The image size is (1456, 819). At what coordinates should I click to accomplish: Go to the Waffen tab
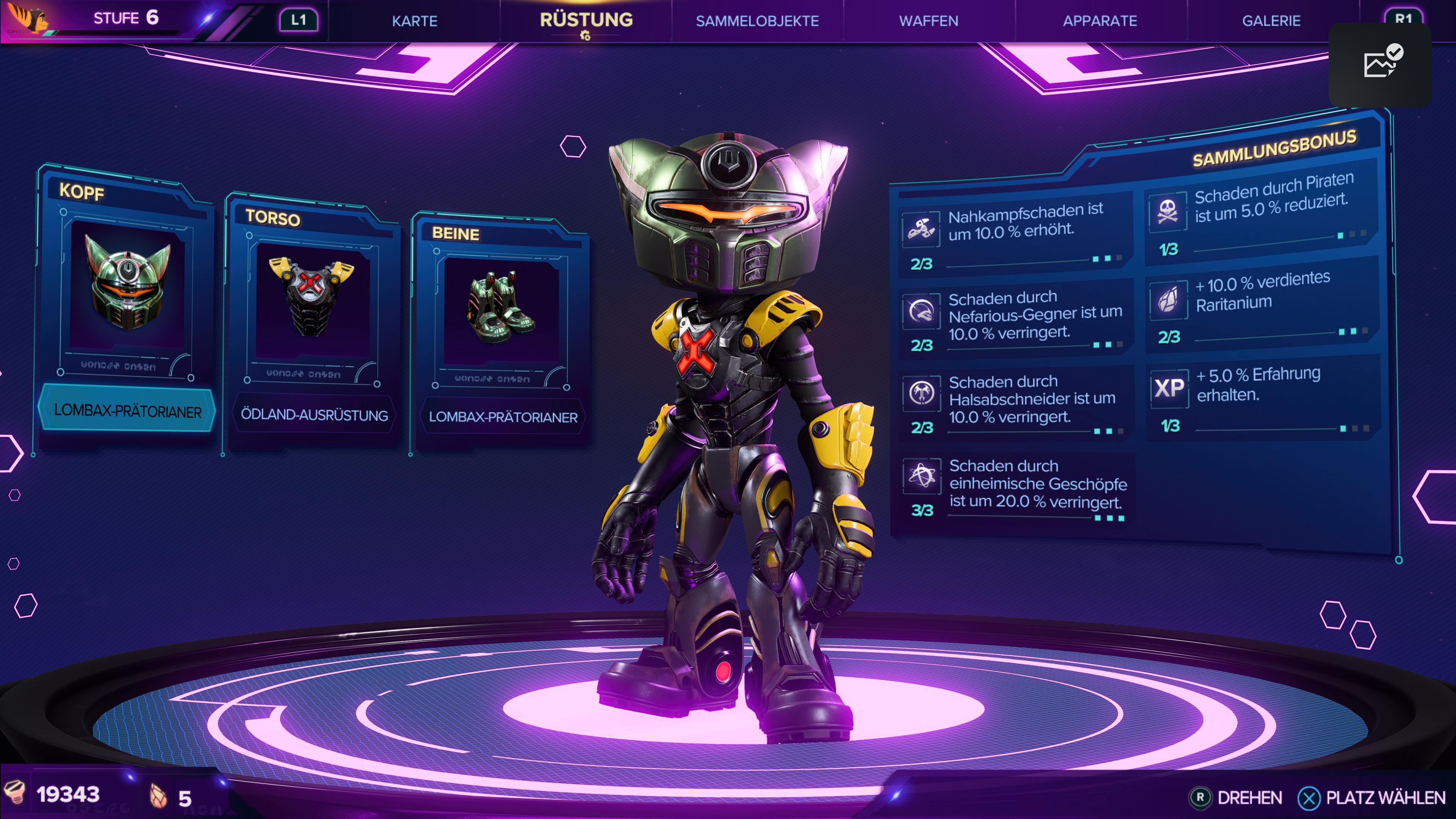point(929,21)
